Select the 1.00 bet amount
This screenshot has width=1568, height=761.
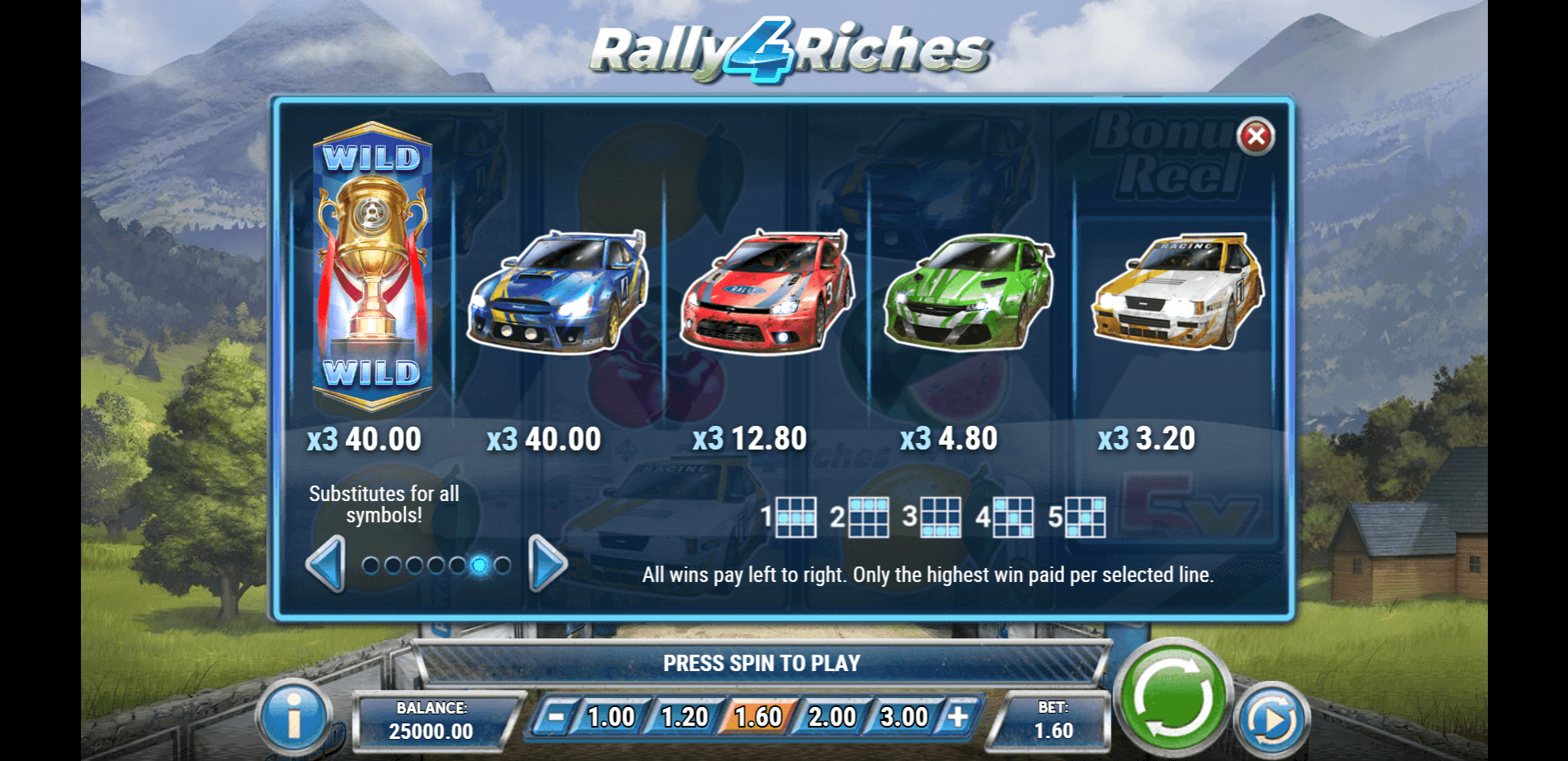(611, 718)
